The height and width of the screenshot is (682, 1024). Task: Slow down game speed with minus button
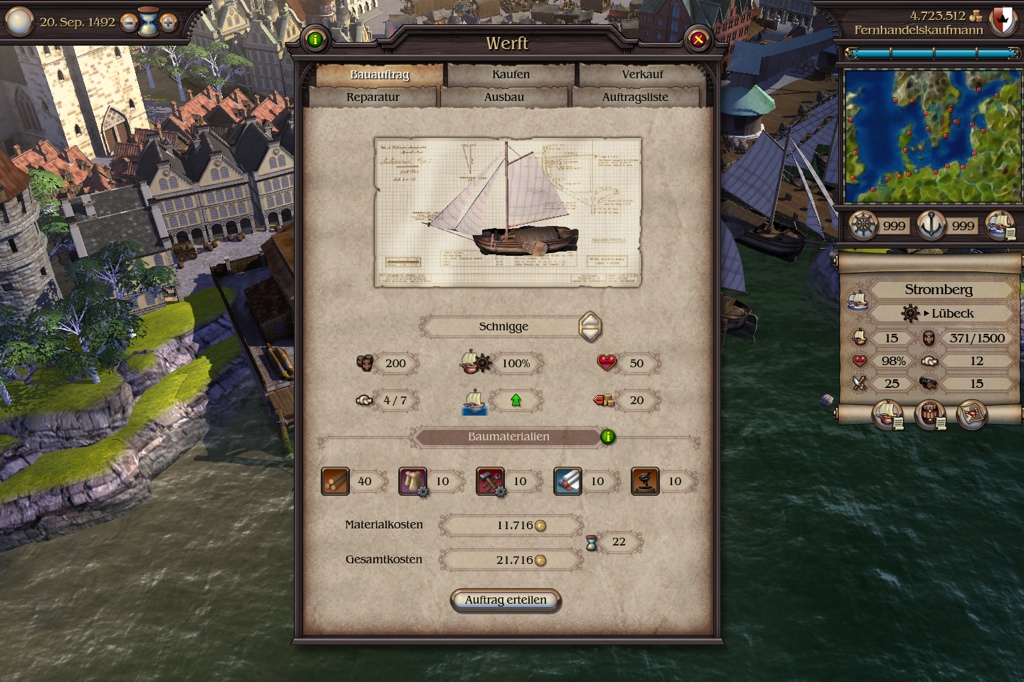point(129,21)
